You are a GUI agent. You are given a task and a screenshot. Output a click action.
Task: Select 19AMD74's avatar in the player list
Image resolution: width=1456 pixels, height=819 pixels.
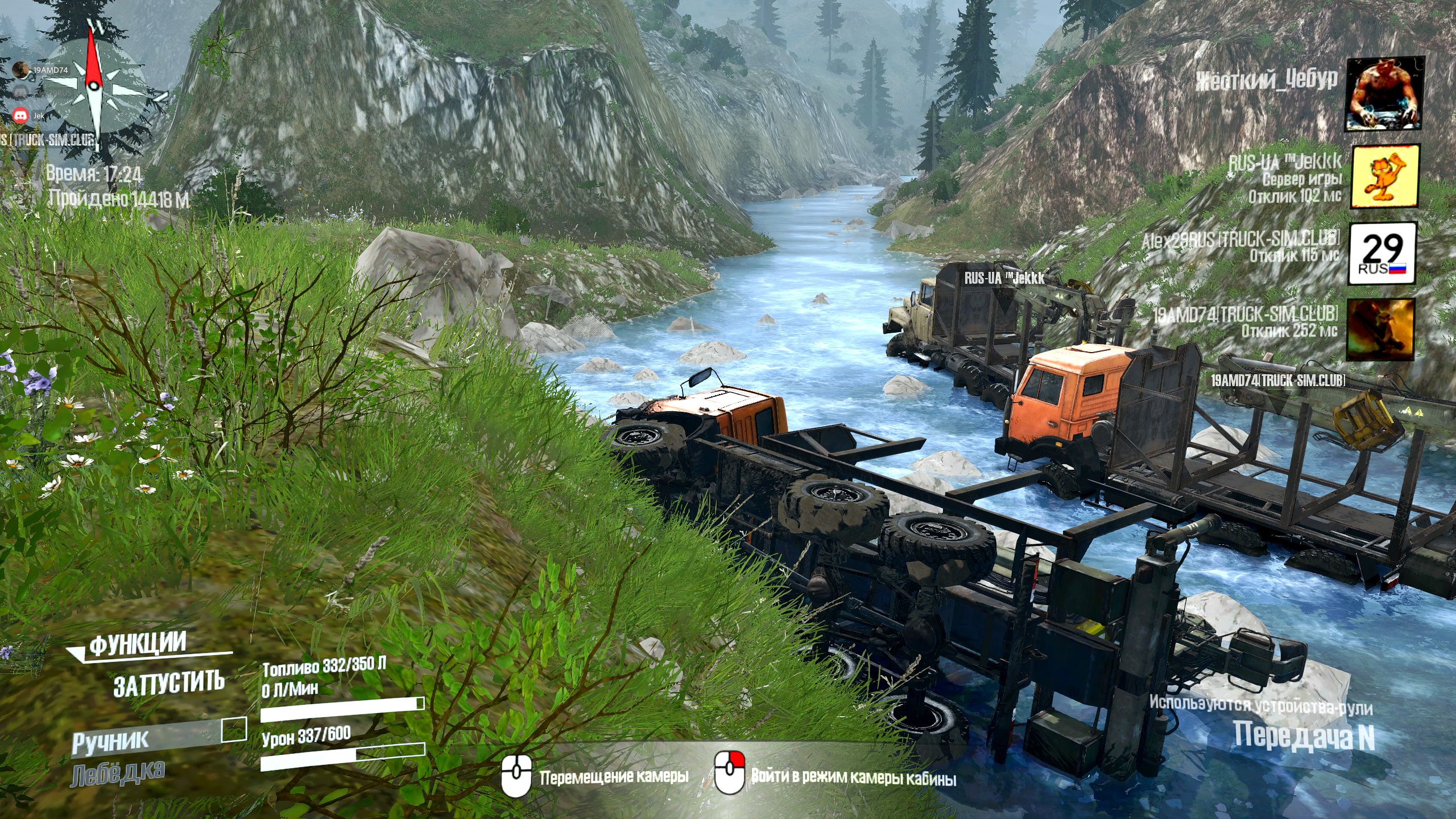1380,329
